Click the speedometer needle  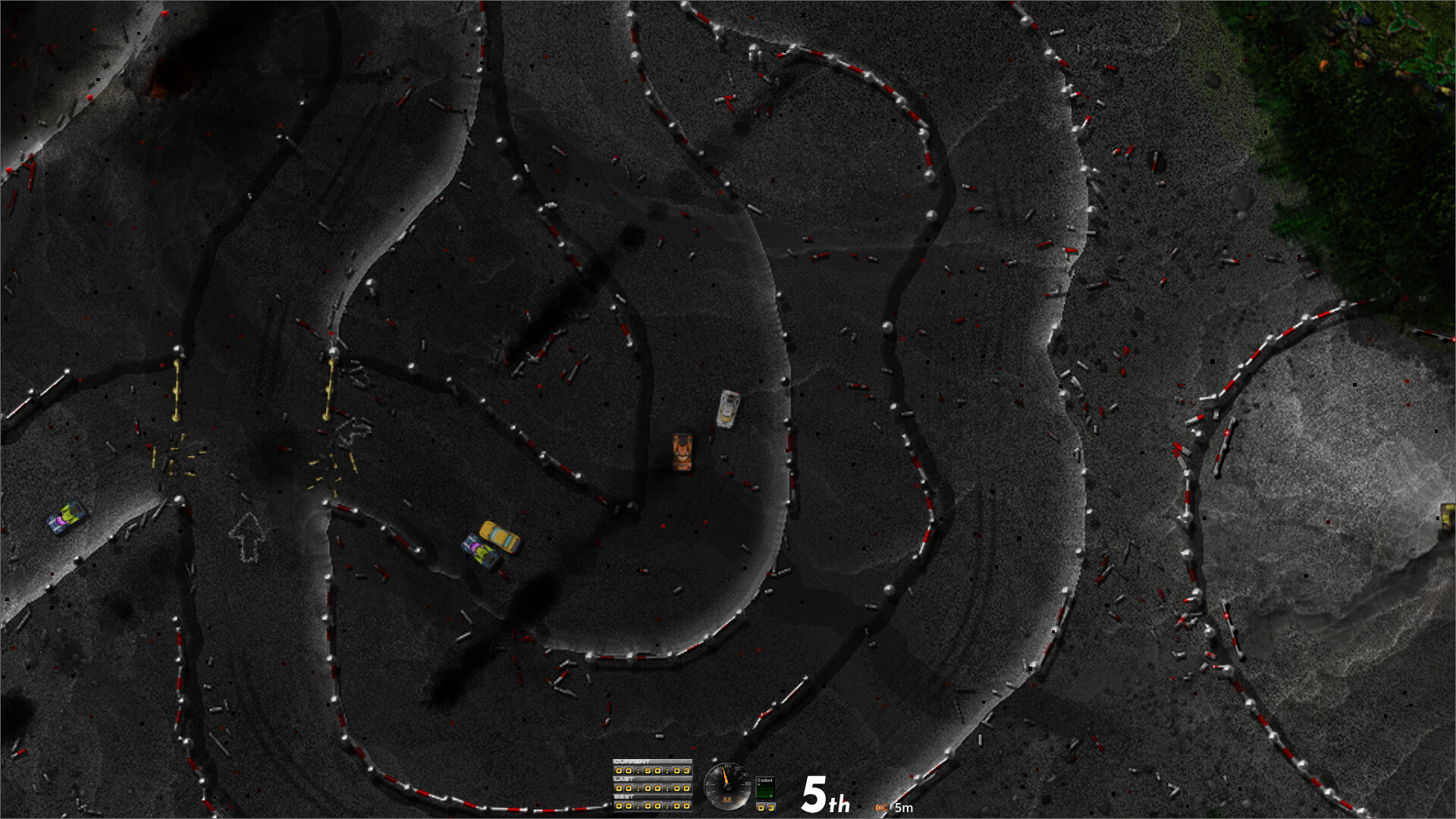tap(725, 775)
